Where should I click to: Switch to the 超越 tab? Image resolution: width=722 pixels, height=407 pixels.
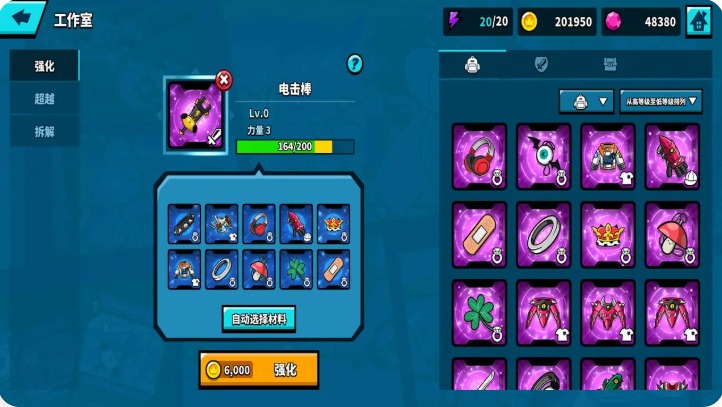pos(44,99)
